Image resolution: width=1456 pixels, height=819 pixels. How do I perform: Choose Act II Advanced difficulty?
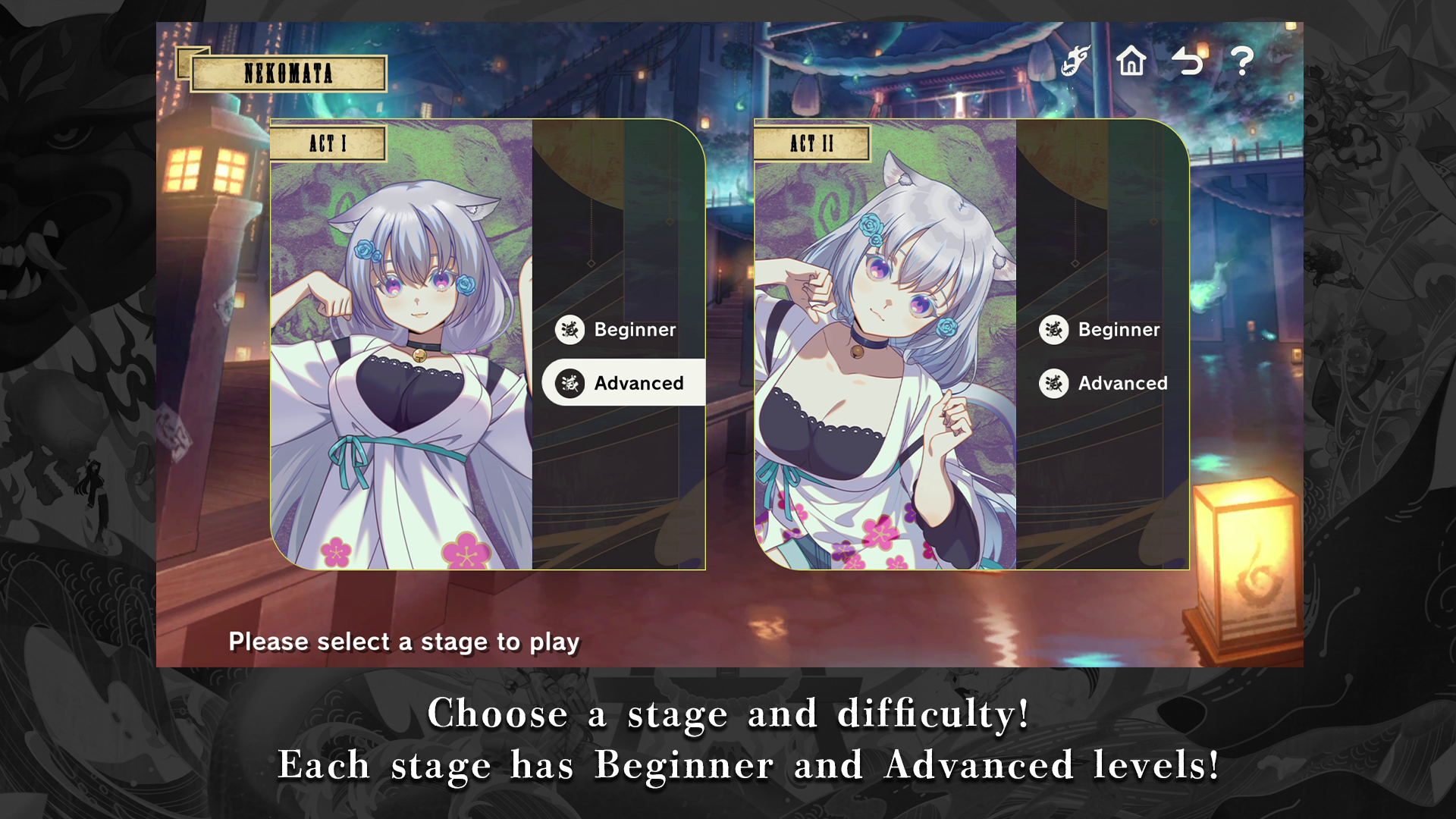[1104, 383]
